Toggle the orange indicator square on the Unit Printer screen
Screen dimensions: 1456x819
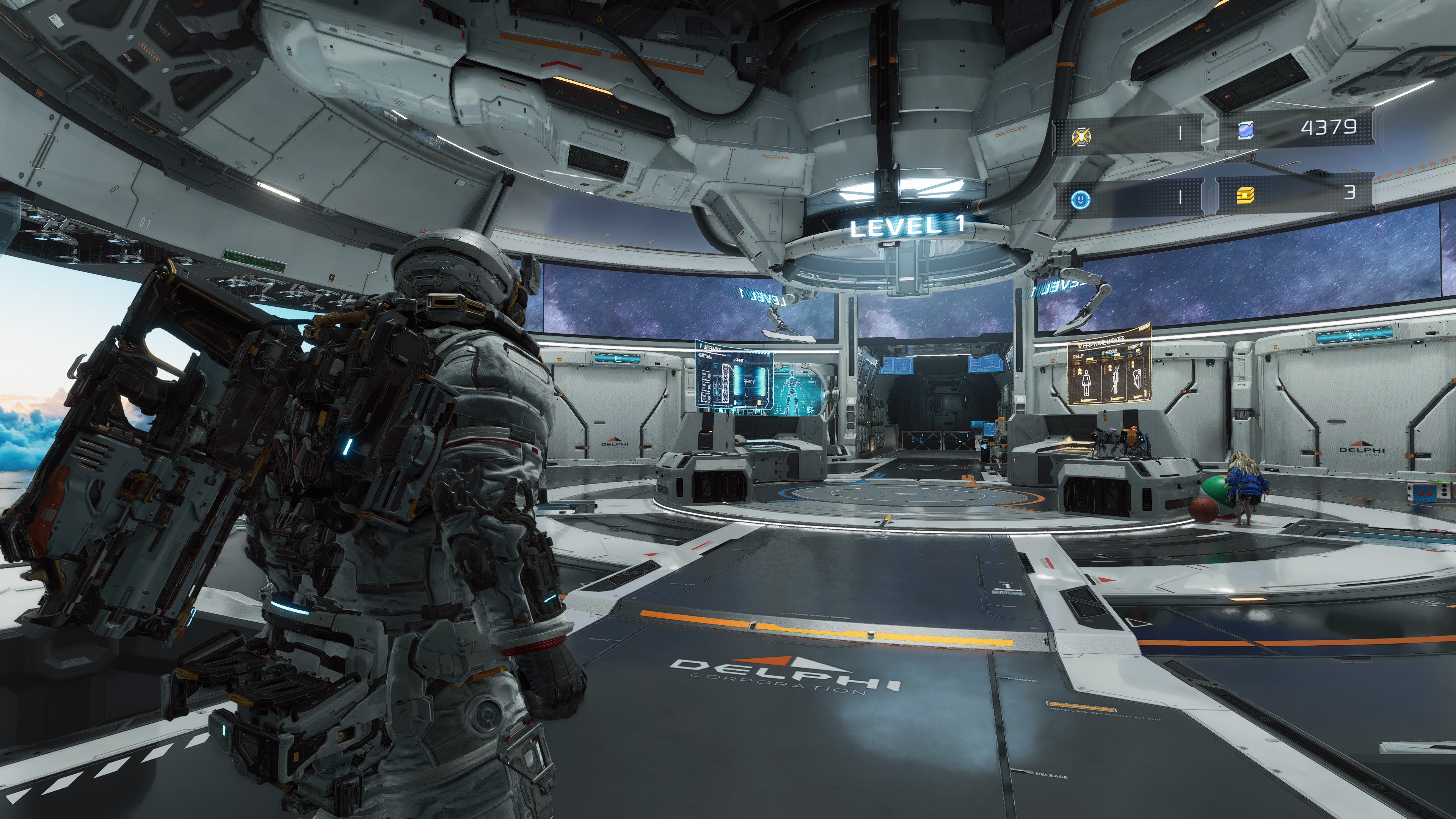759,402
